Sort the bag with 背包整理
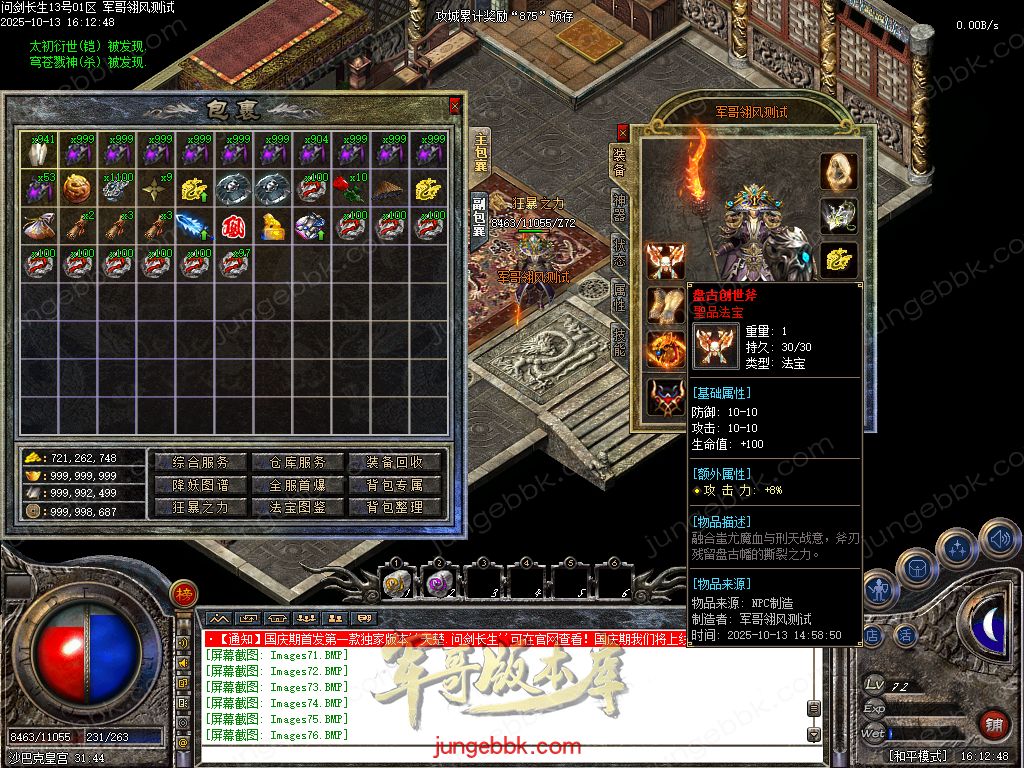This screenshot has height=768, width=1024. [395, 507]
